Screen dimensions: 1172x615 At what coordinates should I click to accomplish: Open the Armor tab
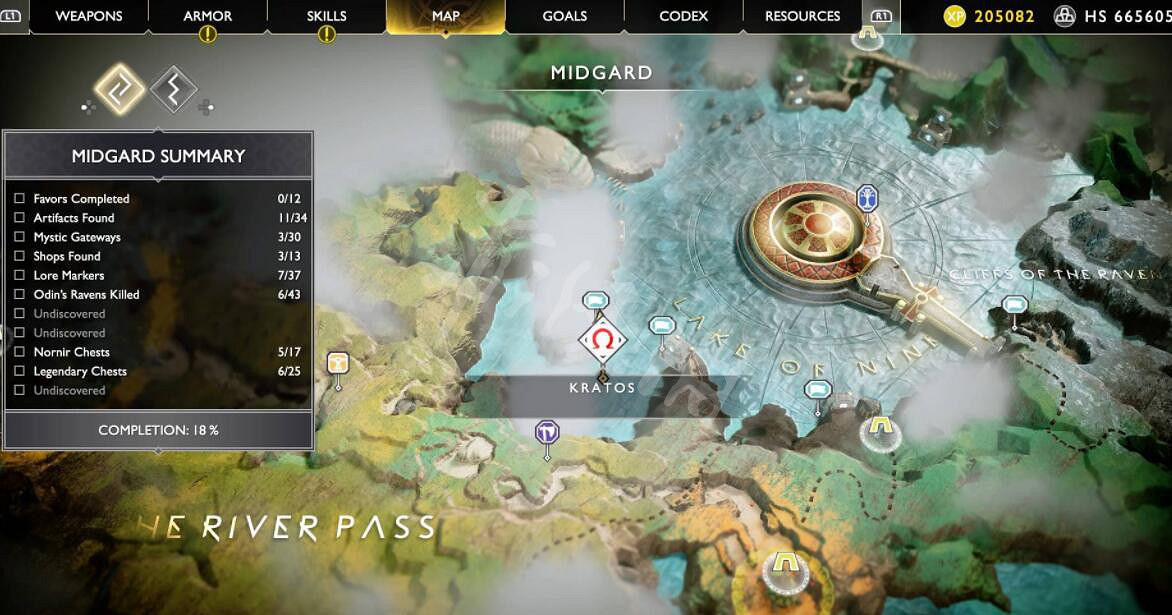tap(208, 16)
